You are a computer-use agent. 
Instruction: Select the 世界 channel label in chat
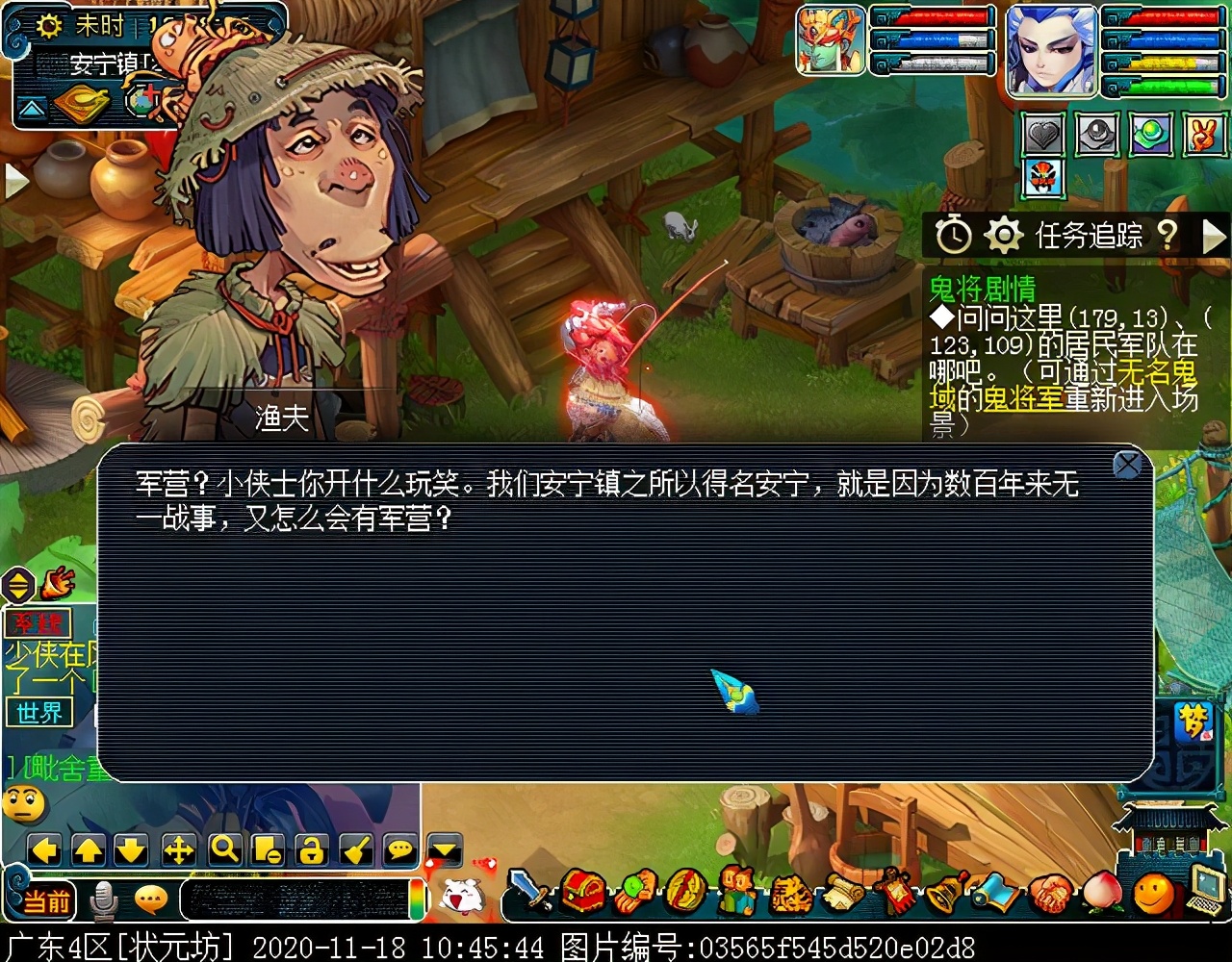37,713
